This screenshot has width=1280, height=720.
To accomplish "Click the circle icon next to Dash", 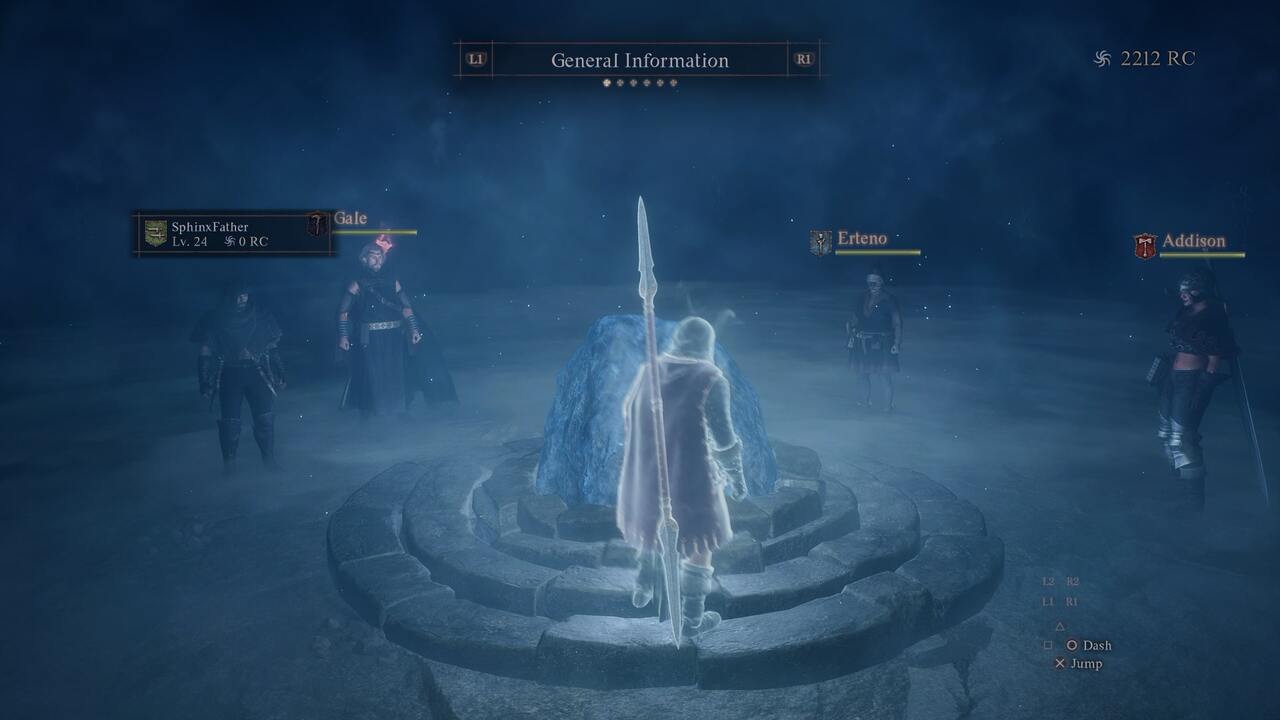I will tap(1072, 646).
